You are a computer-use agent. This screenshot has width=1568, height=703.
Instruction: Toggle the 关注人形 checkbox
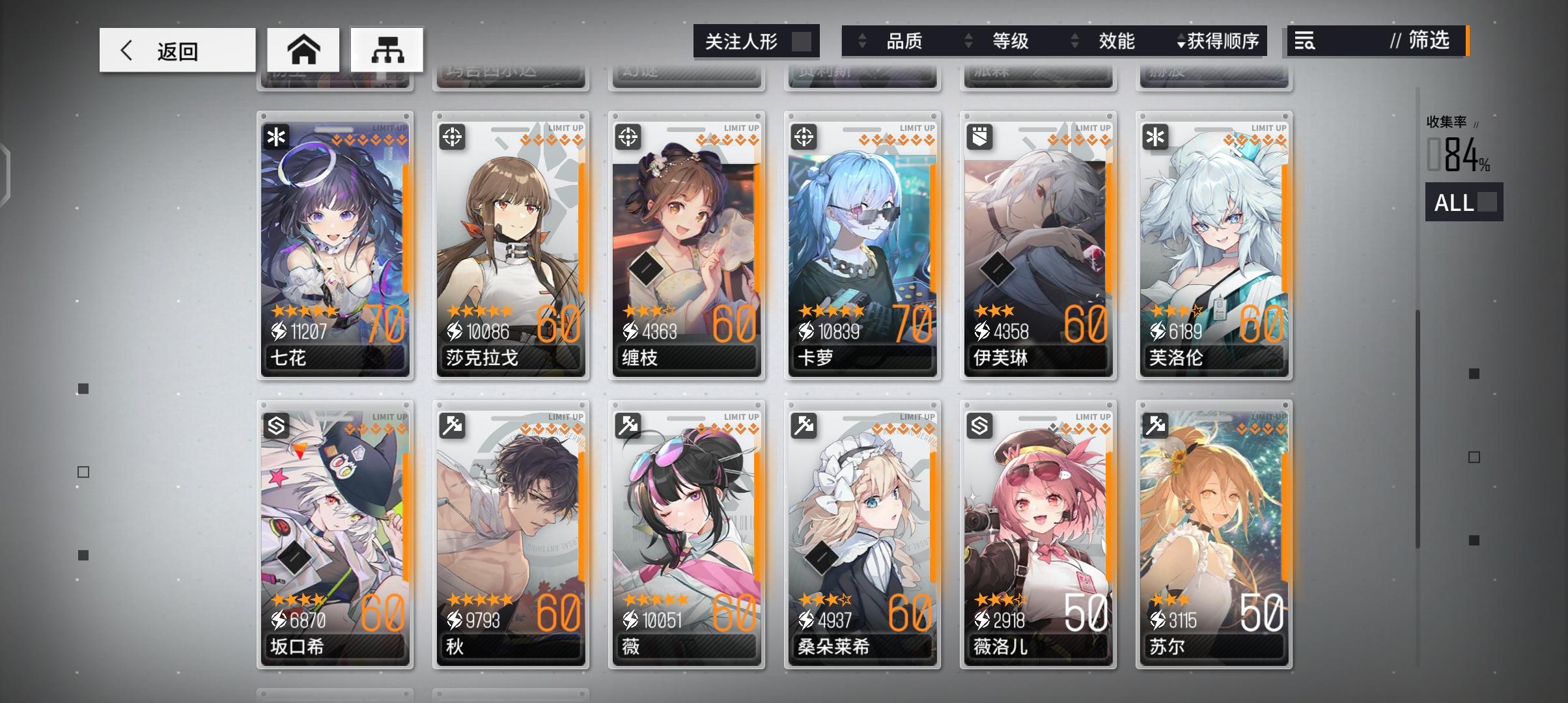tap(803, 41)
